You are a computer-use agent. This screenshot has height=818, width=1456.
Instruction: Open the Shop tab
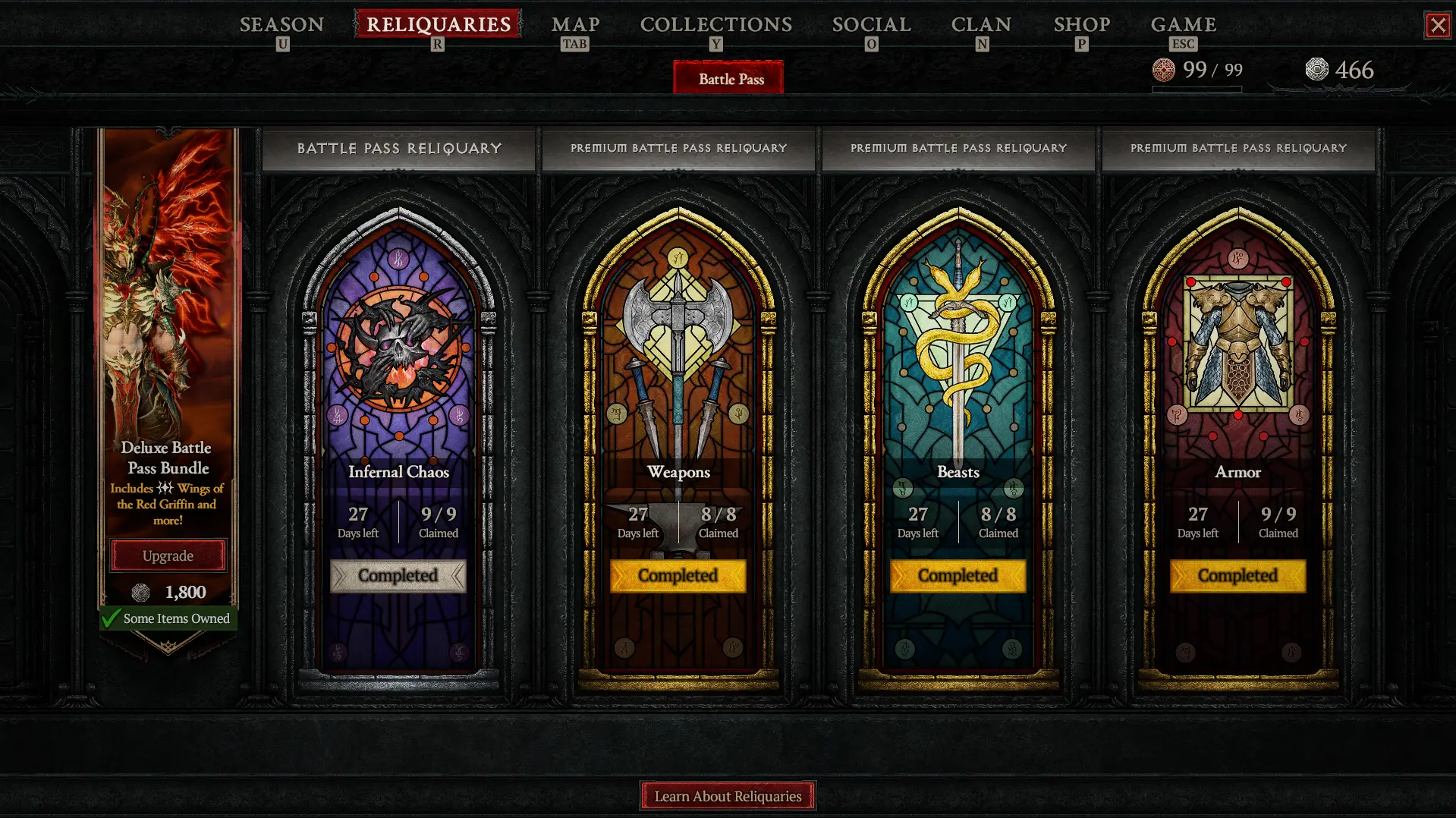[x=1081, y=25]
